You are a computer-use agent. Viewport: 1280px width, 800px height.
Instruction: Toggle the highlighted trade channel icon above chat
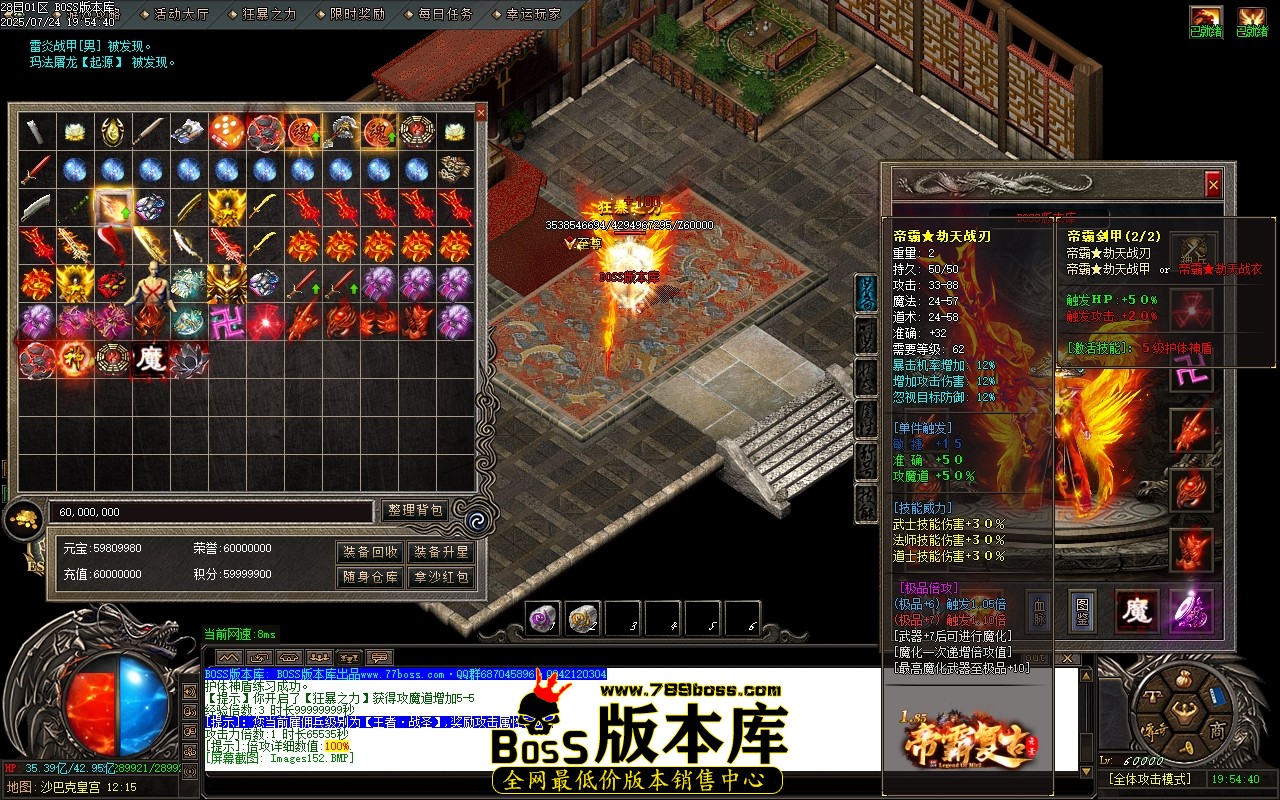(x=348, y=658)
